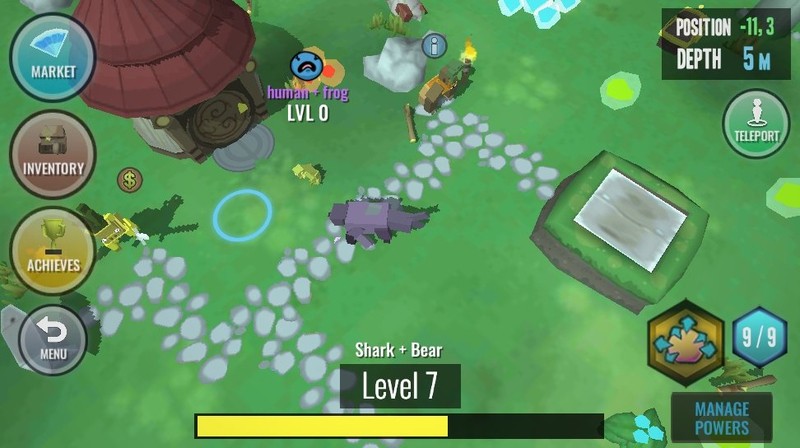This screenshot has width=800, height=448.
Task: Open the Market menu
Action: 53,57
